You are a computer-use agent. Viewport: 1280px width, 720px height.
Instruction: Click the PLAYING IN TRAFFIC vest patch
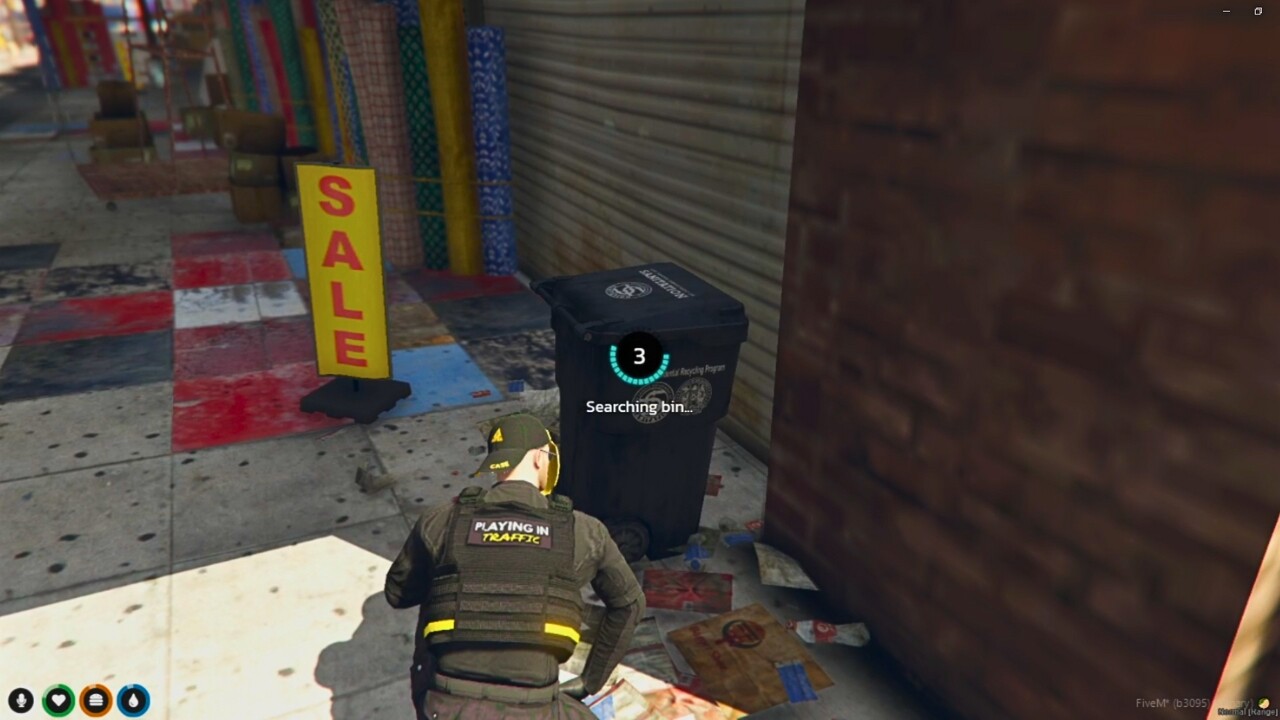point(512,534)
